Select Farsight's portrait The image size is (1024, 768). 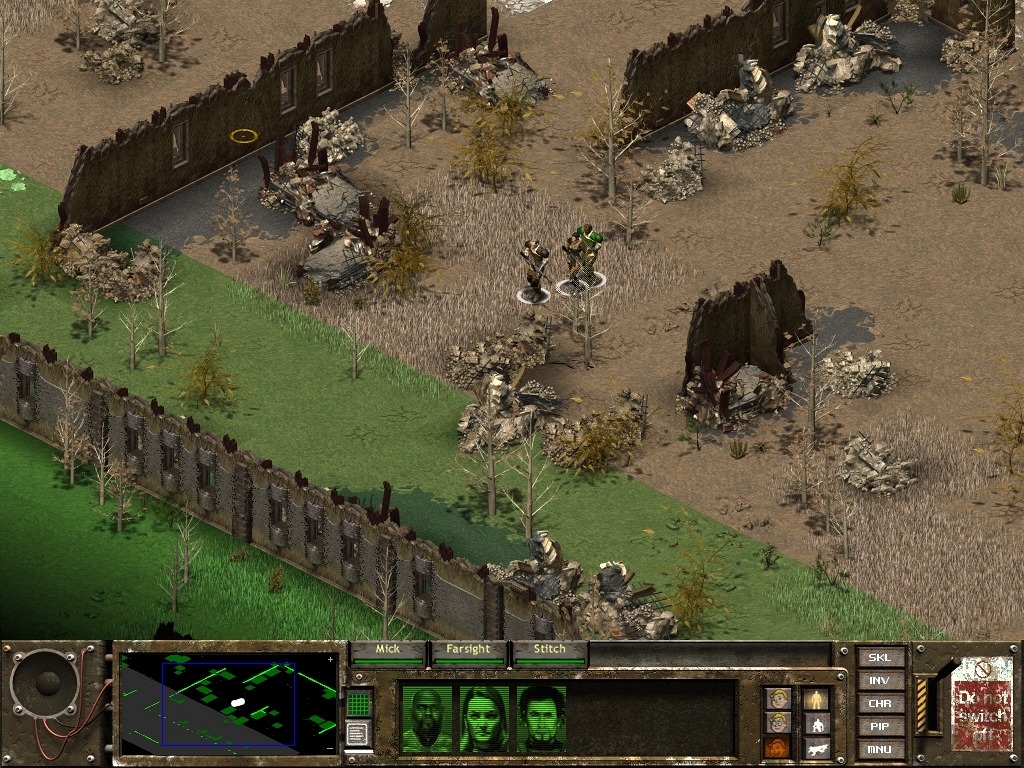point(484,718)
